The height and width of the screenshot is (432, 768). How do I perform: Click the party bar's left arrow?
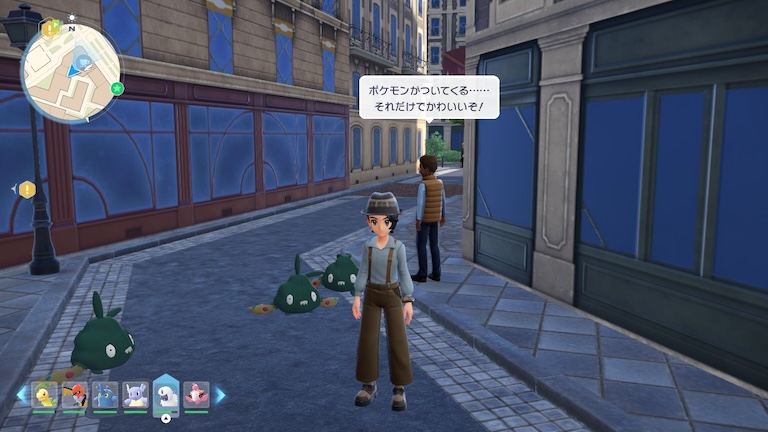(x=22, y=395)
